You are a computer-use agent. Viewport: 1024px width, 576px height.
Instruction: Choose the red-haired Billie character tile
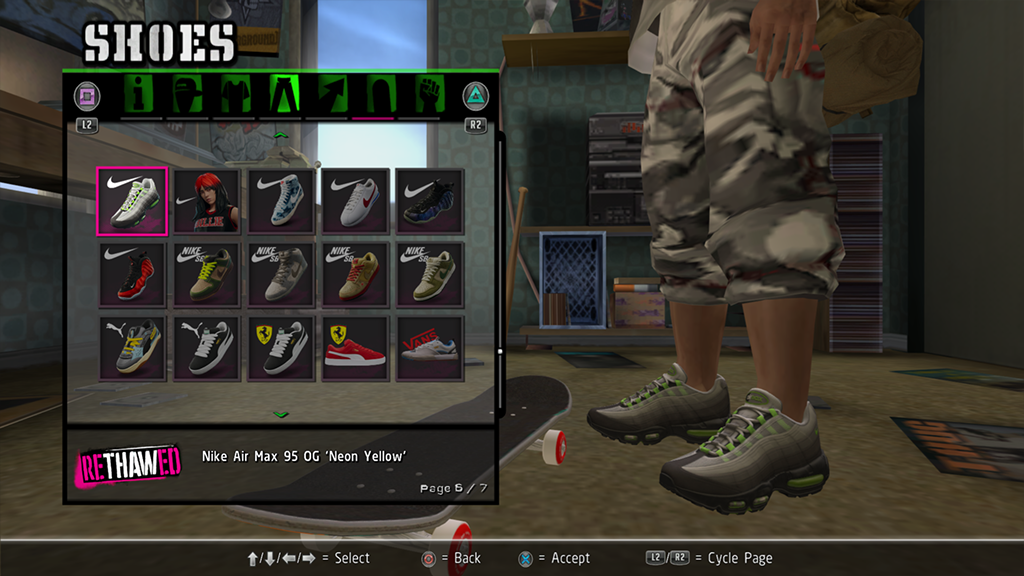[x=206, y=201]
